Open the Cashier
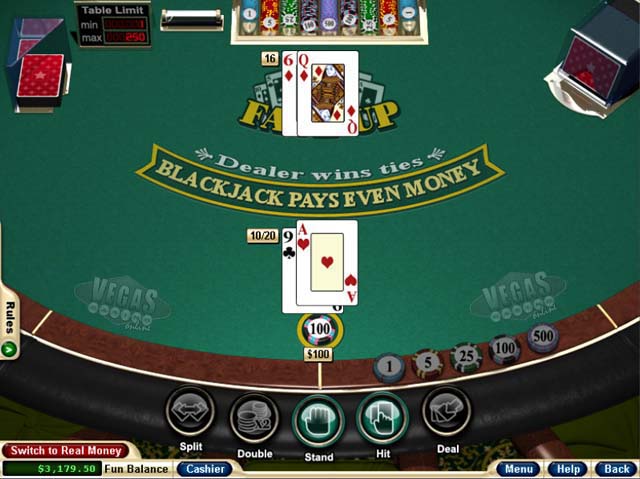The width and height of the screenshot is (640, 479). pyautogui.click(x=205, y=468)
